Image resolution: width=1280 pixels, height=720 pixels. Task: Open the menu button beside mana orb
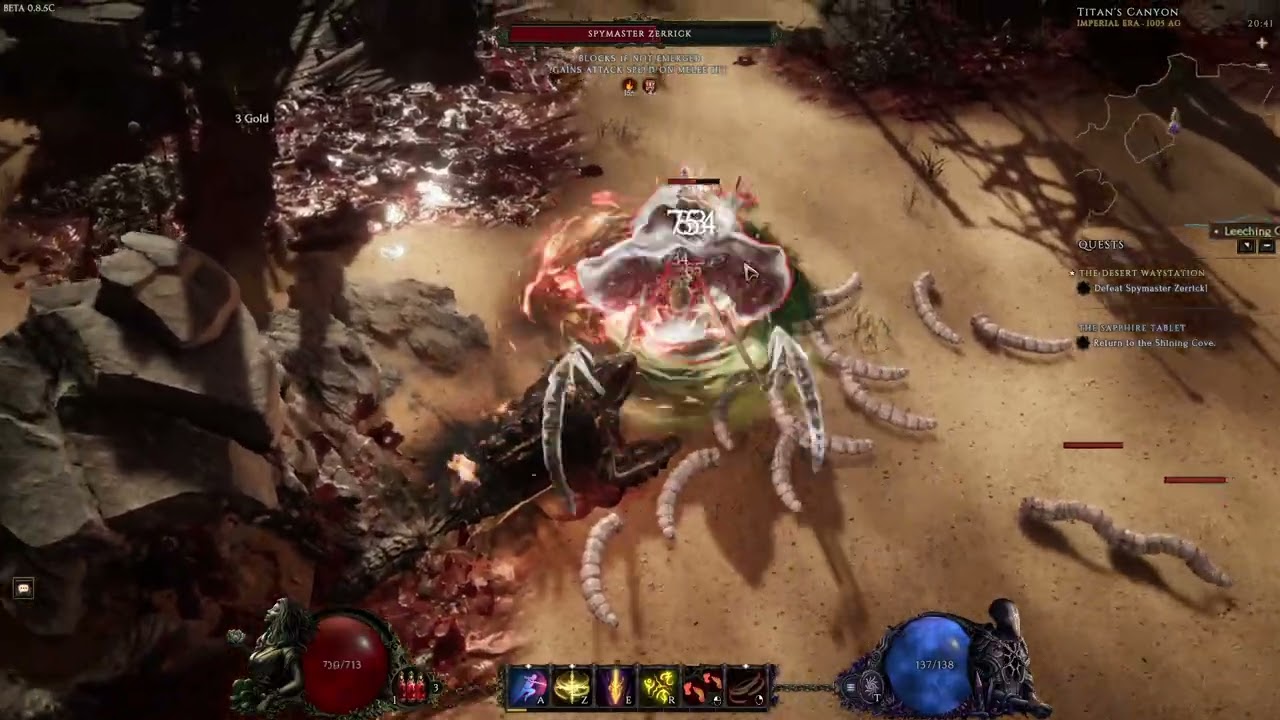point(851,687)
